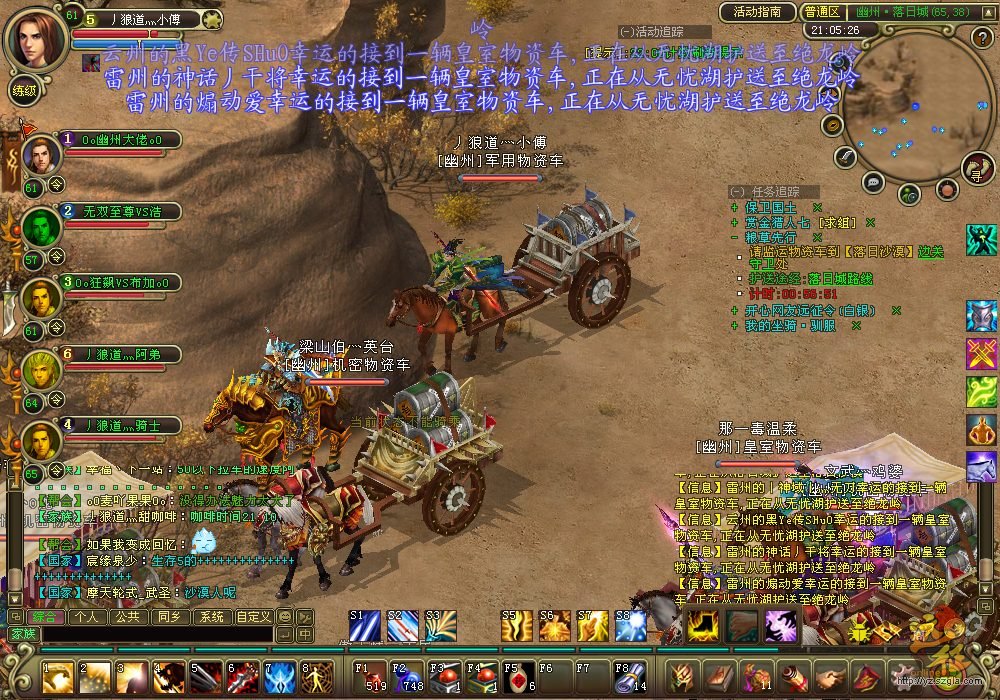The width and height of the screenshot is (1000, 700).
Task: Activate the S1 blue slash skill
Action: pyautogui.click(x=365, y=626)
